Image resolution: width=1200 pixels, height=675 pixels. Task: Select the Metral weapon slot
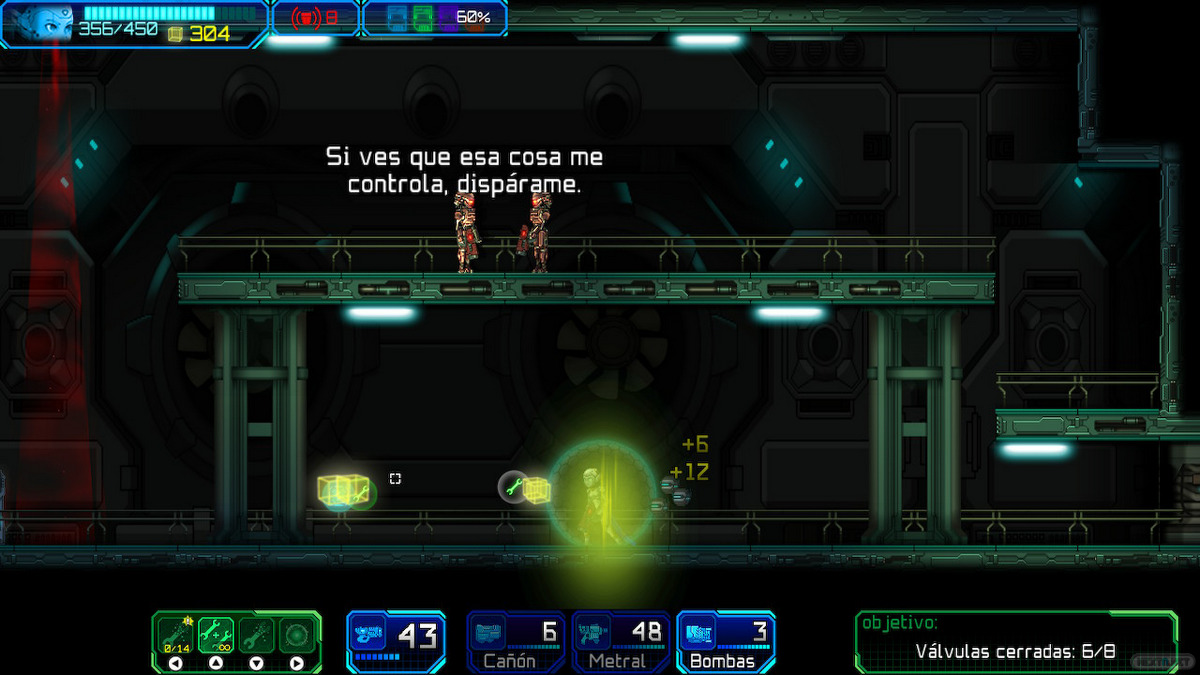click(x=620, y=641)
